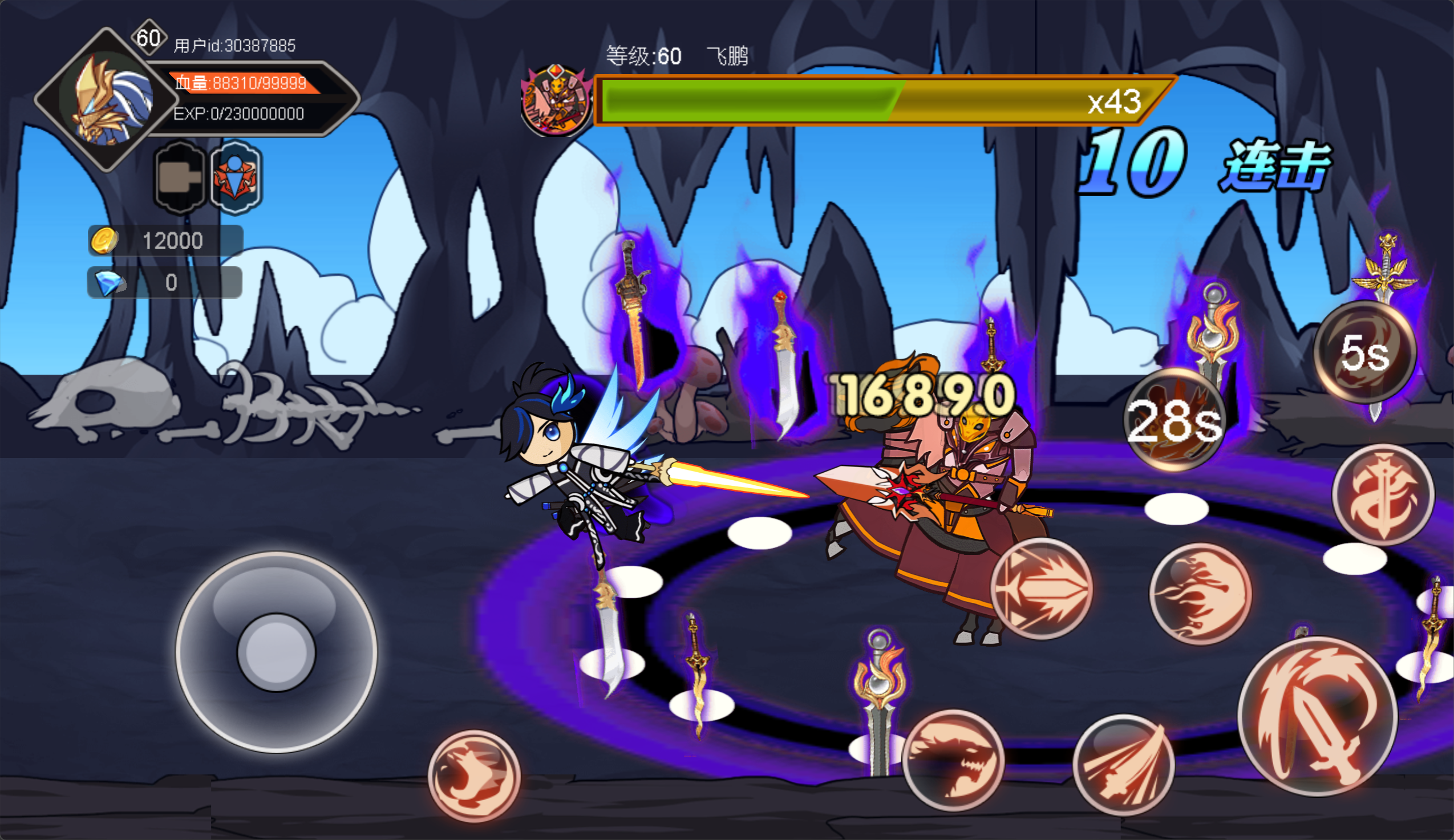Open the gold coin counter

(165, 241)
